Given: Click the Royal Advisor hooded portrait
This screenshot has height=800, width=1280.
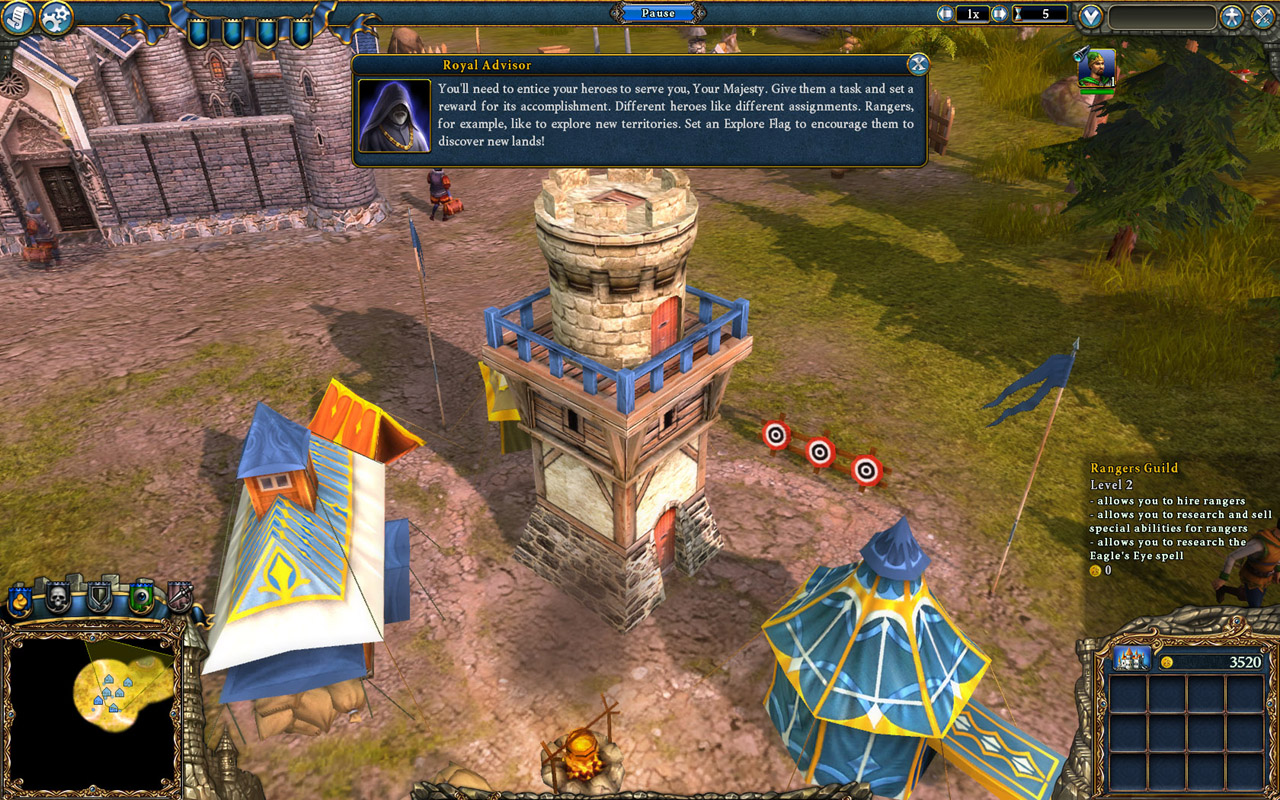Looking at the screenshot, I should [x=394, y=115].
